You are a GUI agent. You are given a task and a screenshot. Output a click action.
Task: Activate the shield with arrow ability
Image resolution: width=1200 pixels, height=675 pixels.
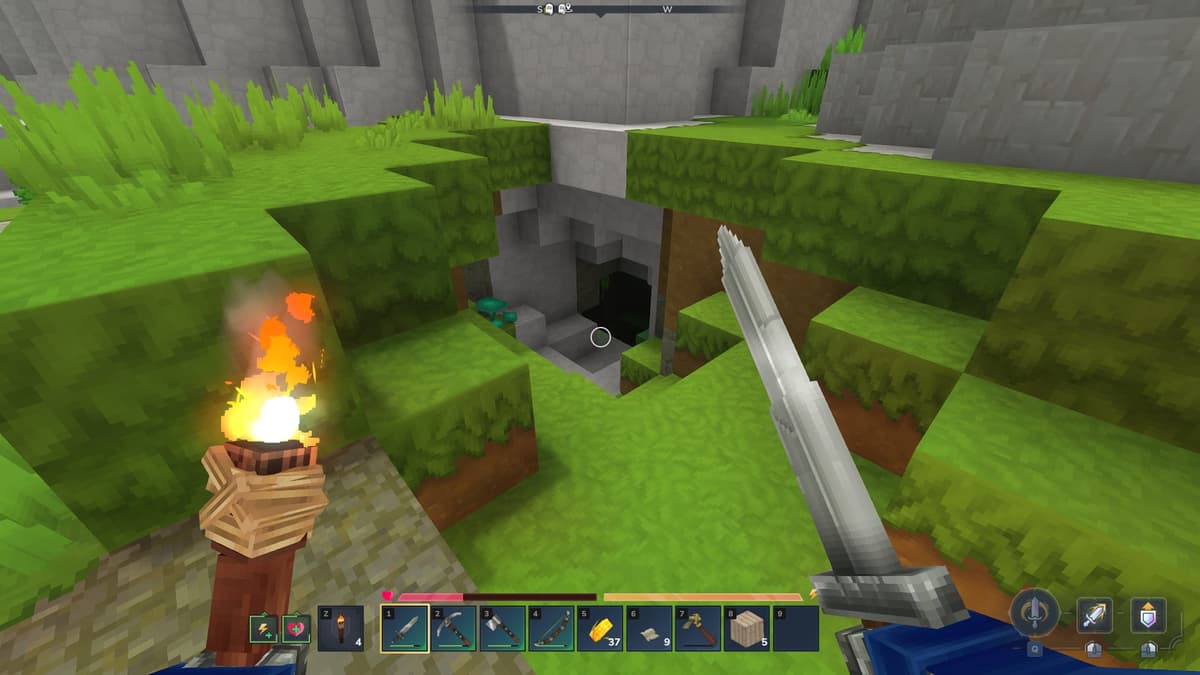click(1148, 615)
